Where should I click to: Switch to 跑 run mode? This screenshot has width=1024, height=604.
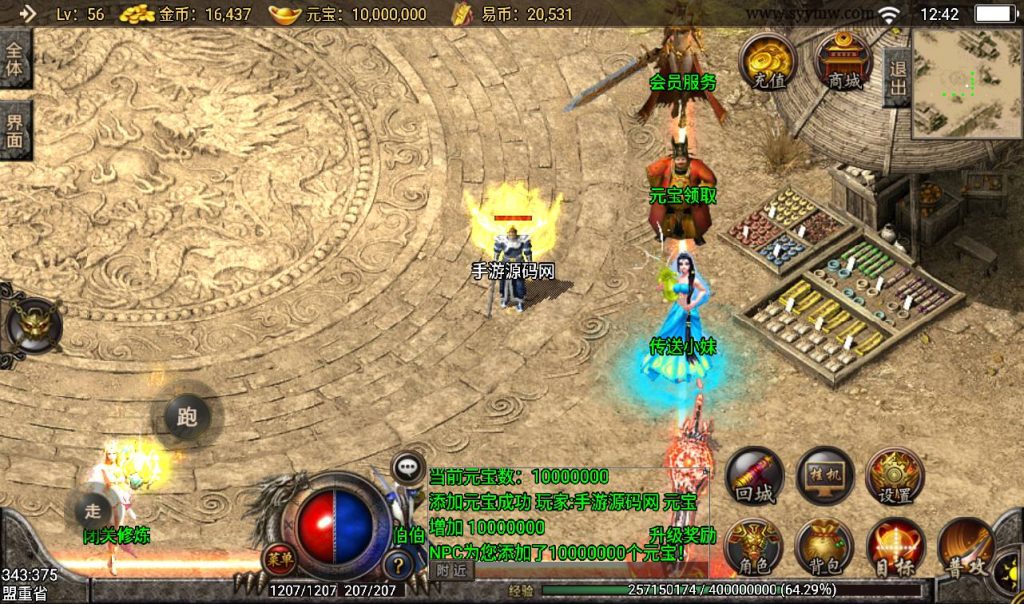[x=187, y=417]
